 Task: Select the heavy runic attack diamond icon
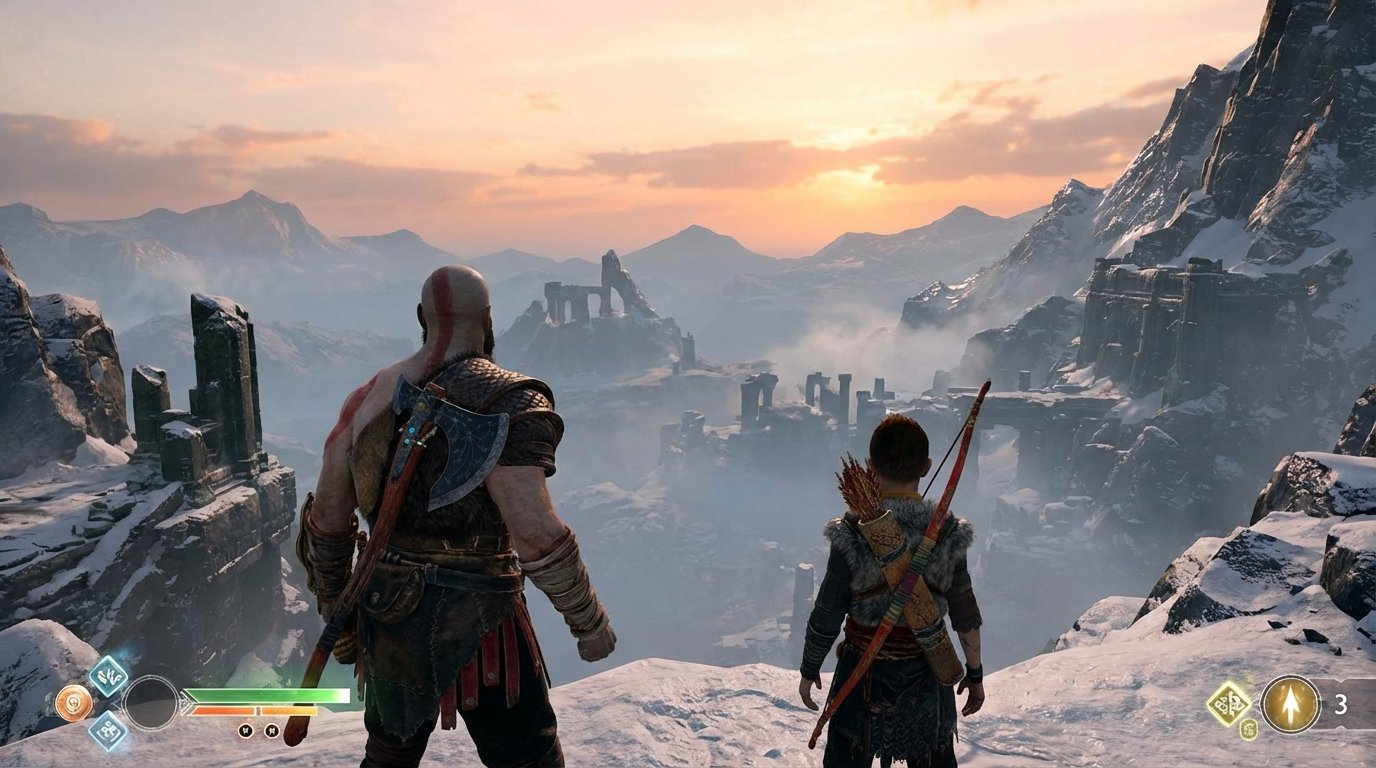(111, 732)
